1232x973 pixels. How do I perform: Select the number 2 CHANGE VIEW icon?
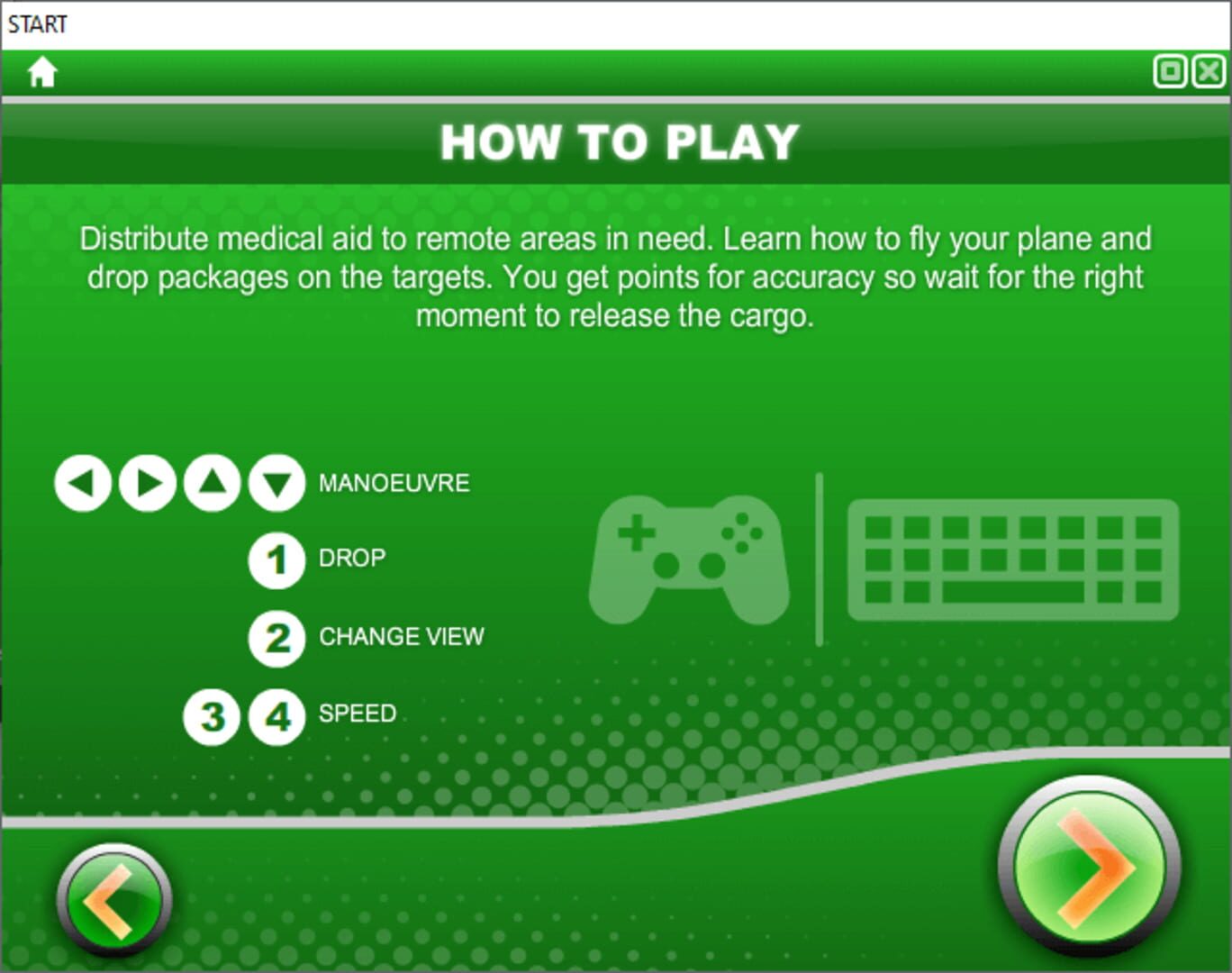[276, 636]
